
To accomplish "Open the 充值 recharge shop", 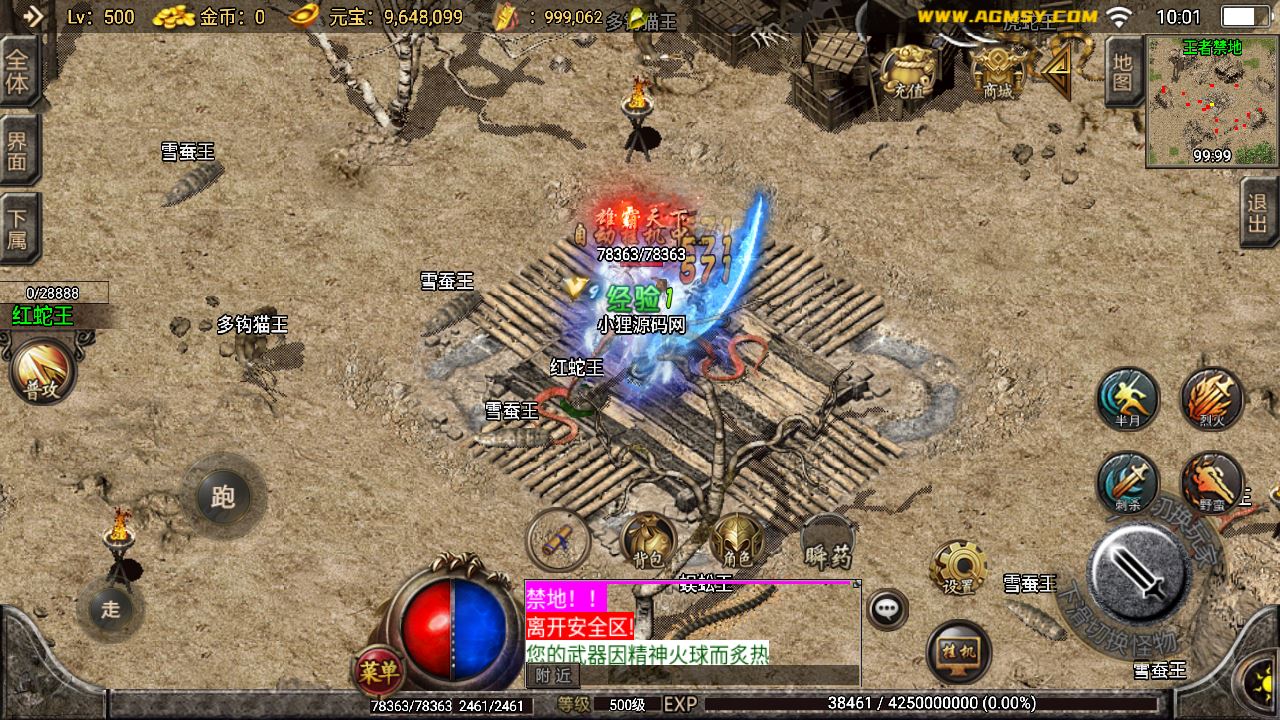I will [908, 70].
